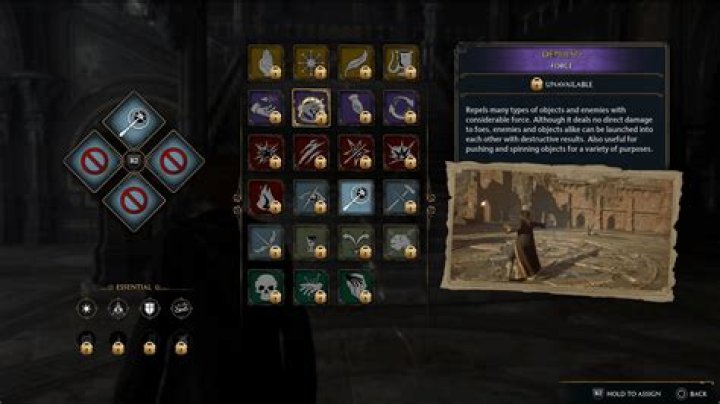The width and height of the screenshot is (720, 404).
Task: Select the red three-slash Diffindo spell
Action: point(310,152)
